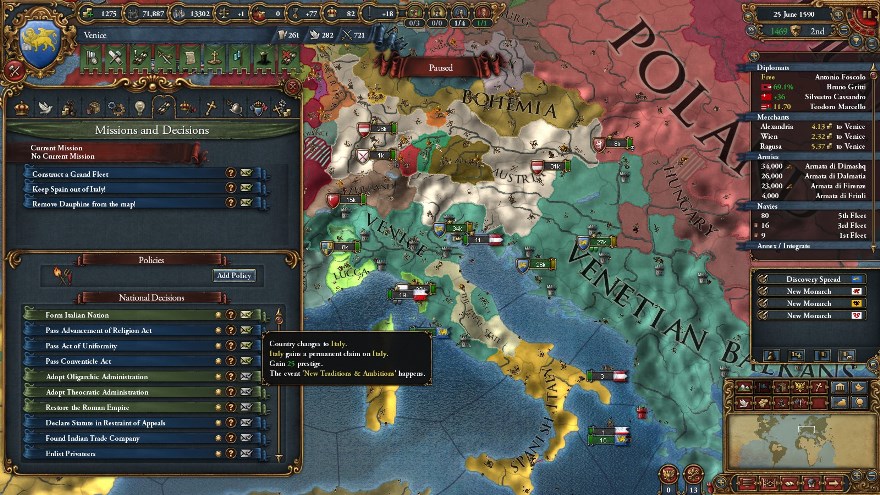Enact the 'Restore the Roman Empire' decision
880x495 pixels.
(x=120, y=407)
